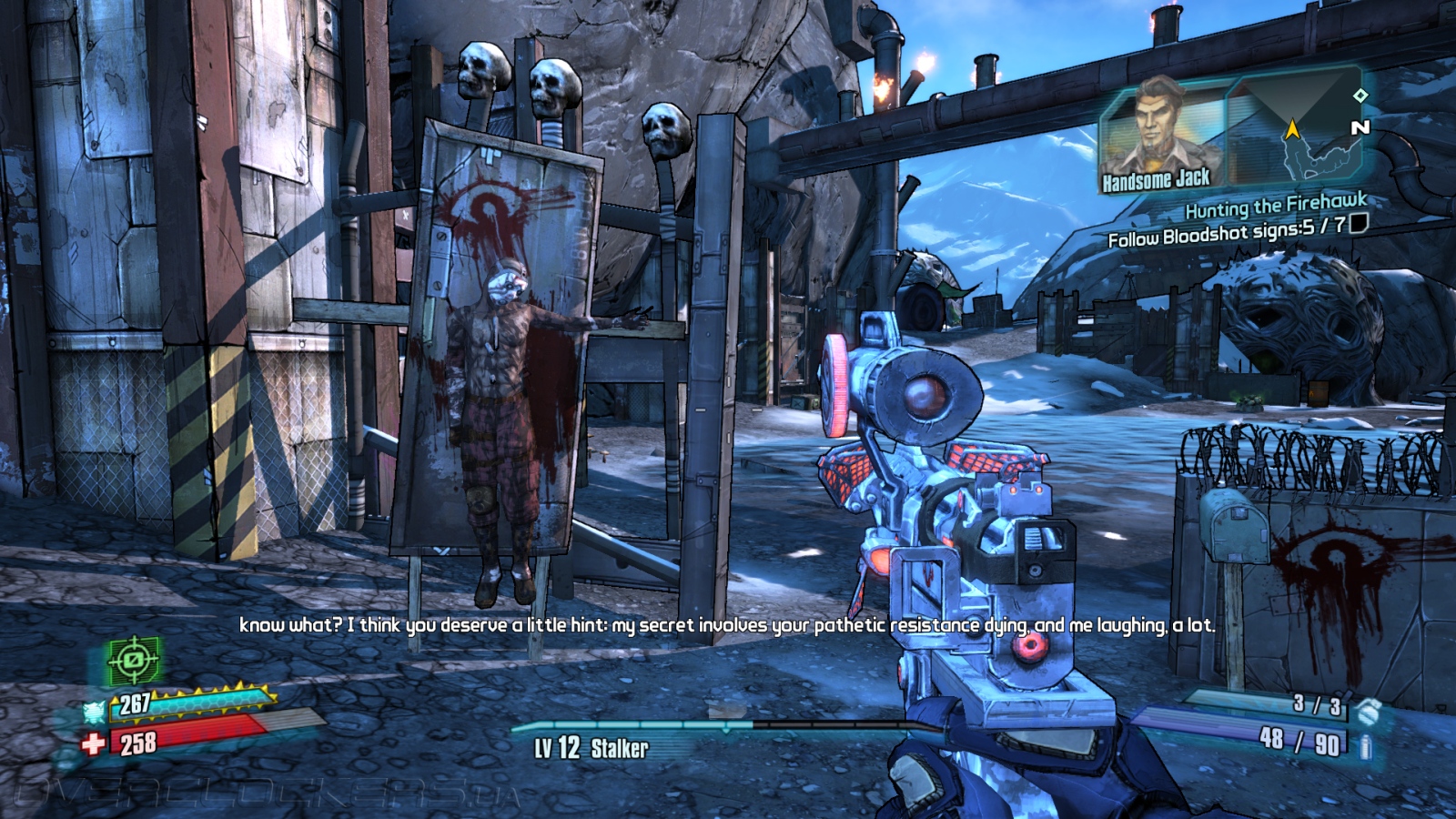Toggle the Follow Bloodshot signs objective checkbox
The width and height of the screenshot is (1456, 819).
coord(1359,224)
